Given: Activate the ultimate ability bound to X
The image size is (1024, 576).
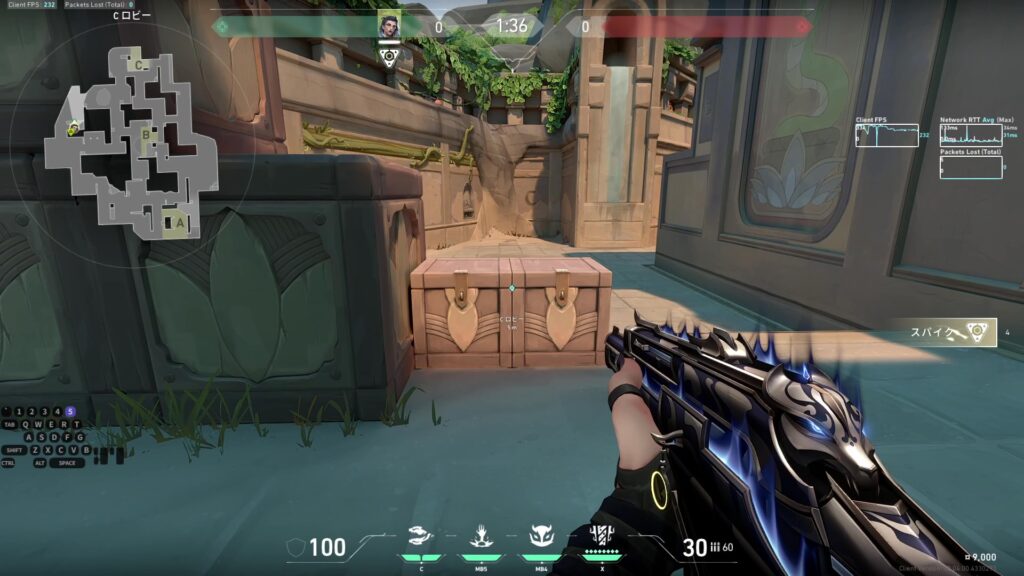Looking at the screenshot, I should pos(601,535).
